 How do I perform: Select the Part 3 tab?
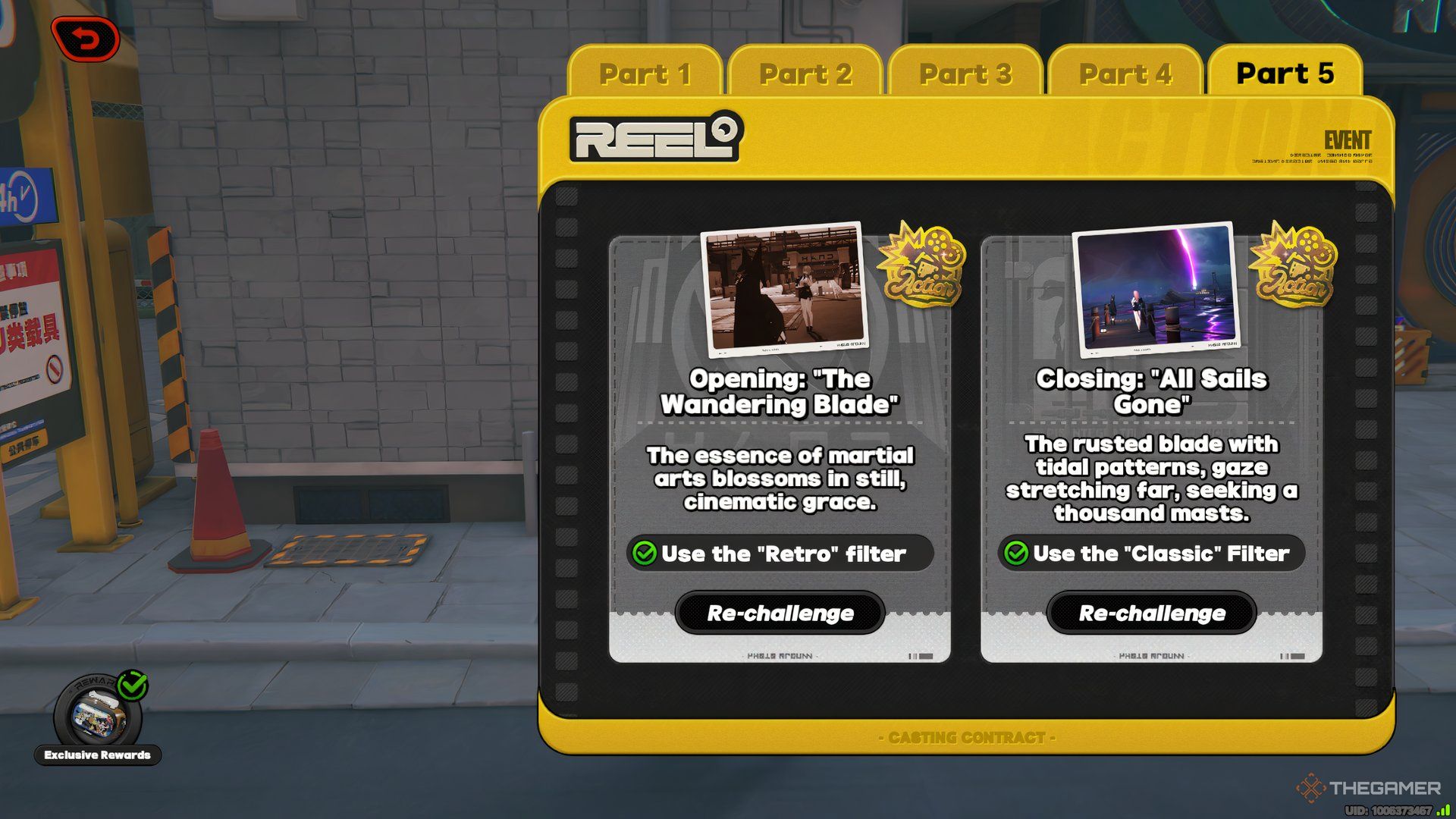pyautogui.click(x=965, y=74)
